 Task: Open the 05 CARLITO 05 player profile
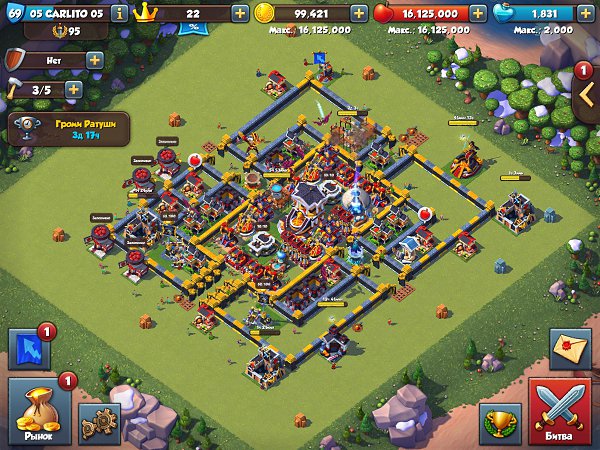[x=60, y=14]
